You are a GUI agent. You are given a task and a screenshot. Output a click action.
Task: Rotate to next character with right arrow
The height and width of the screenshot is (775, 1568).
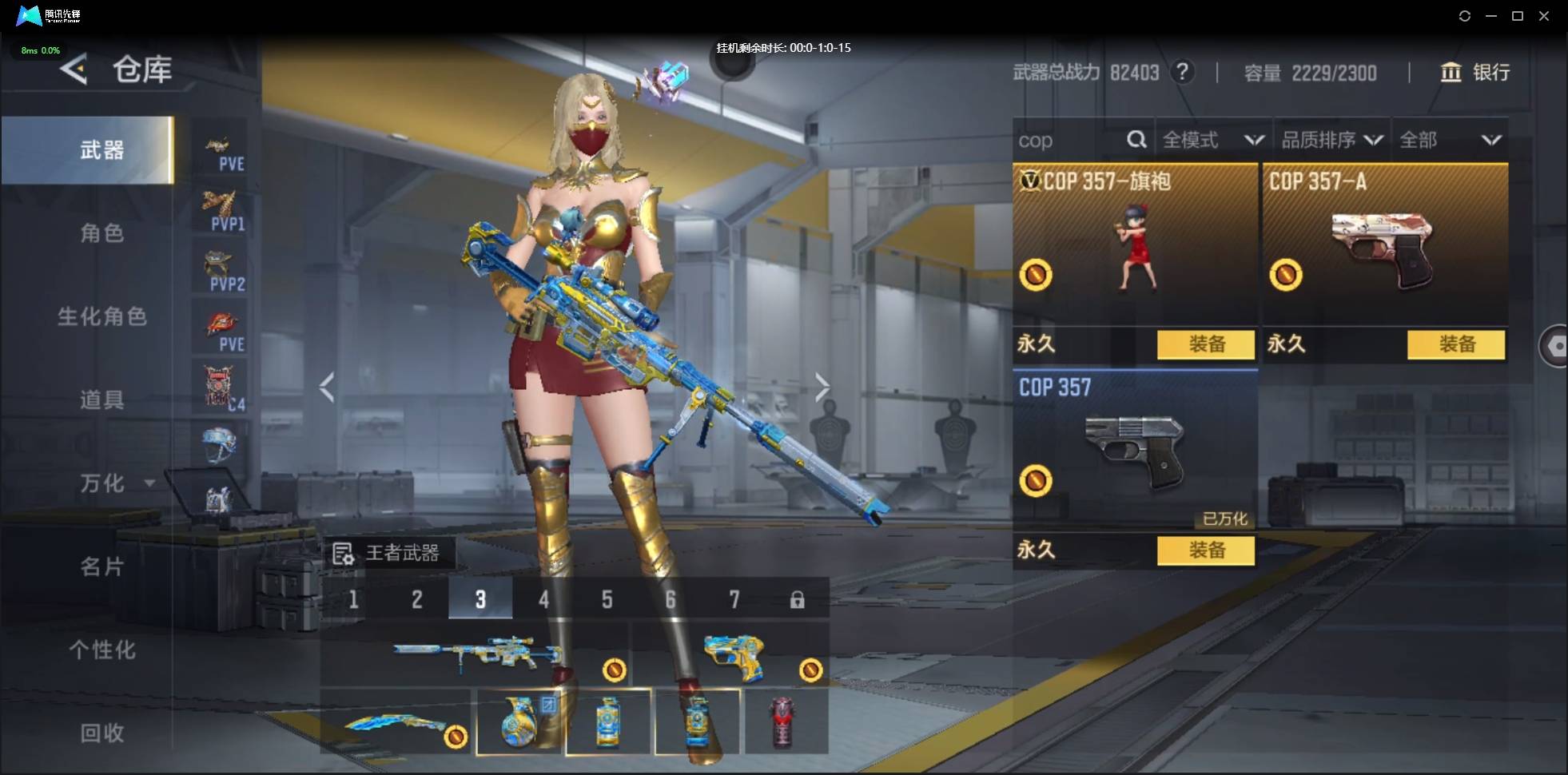[822, 387]
